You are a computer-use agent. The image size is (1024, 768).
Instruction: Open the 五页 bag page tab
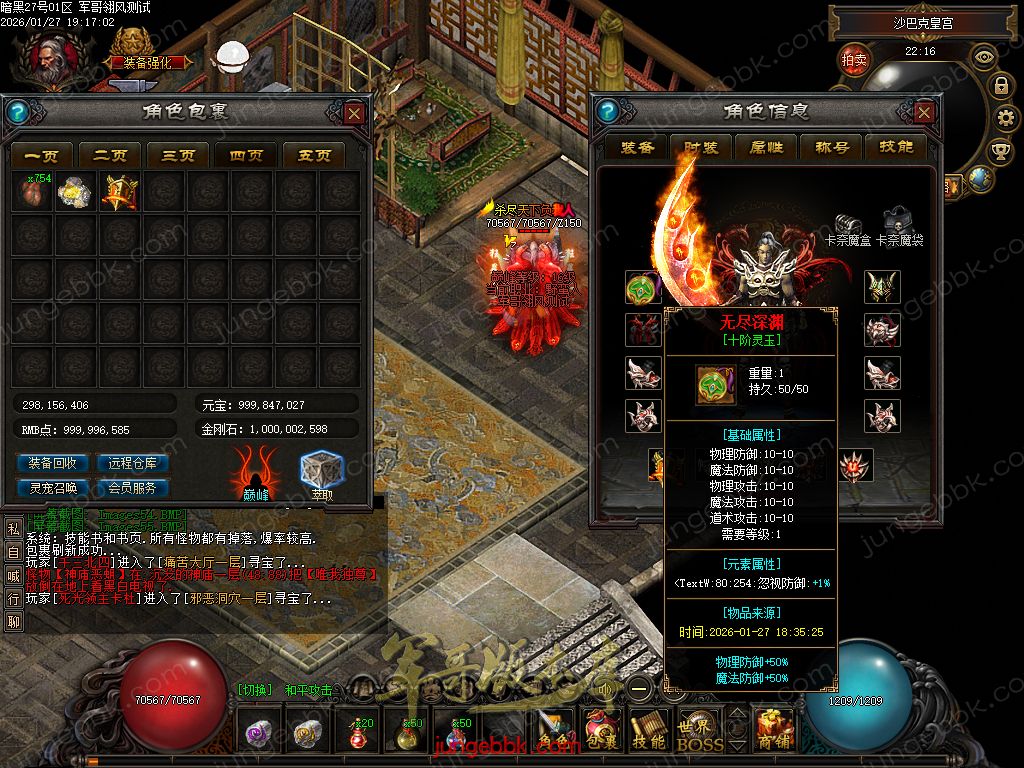(314, 155)
